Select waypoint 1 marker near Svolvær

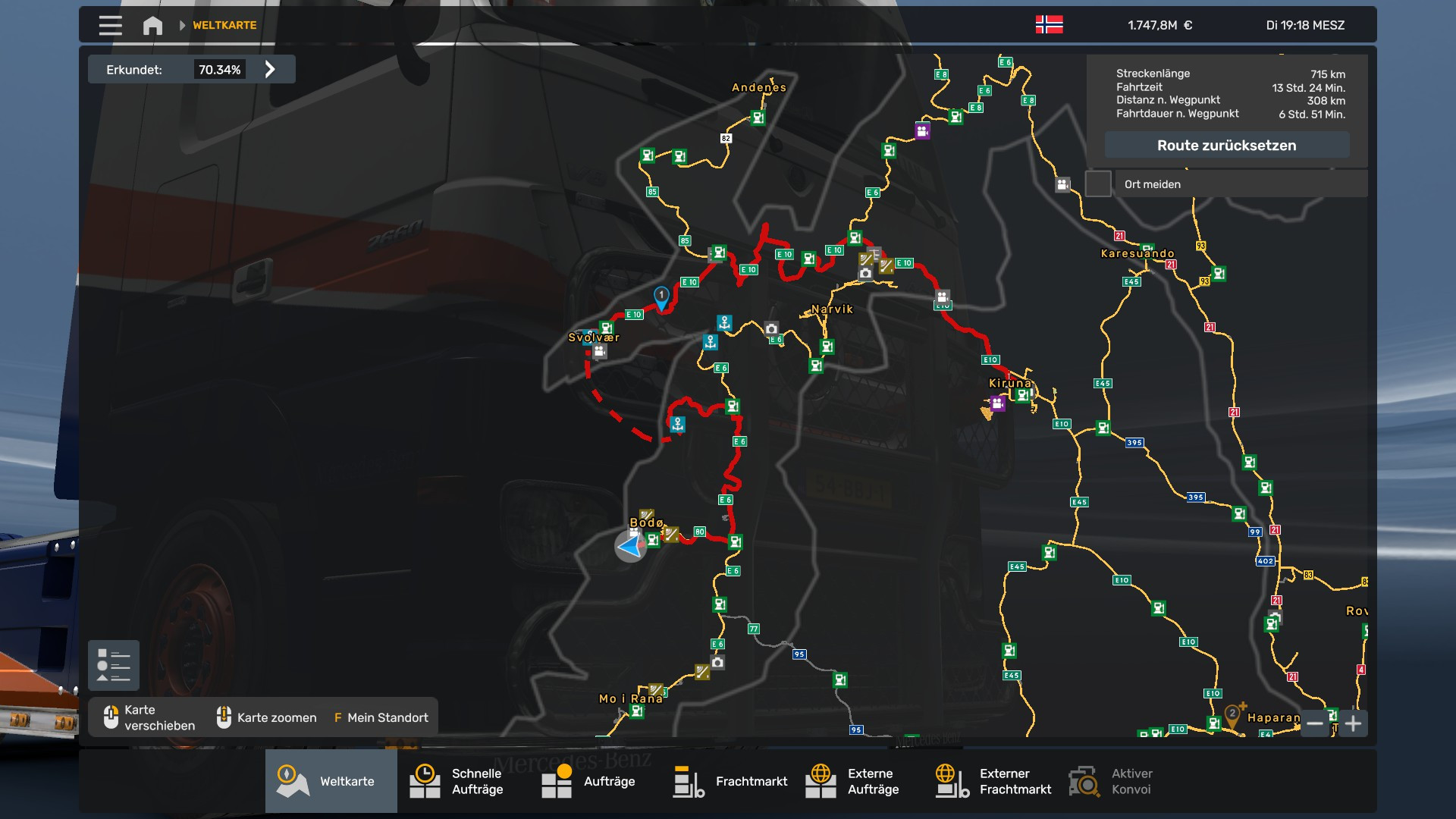click(x=661, y=297)
